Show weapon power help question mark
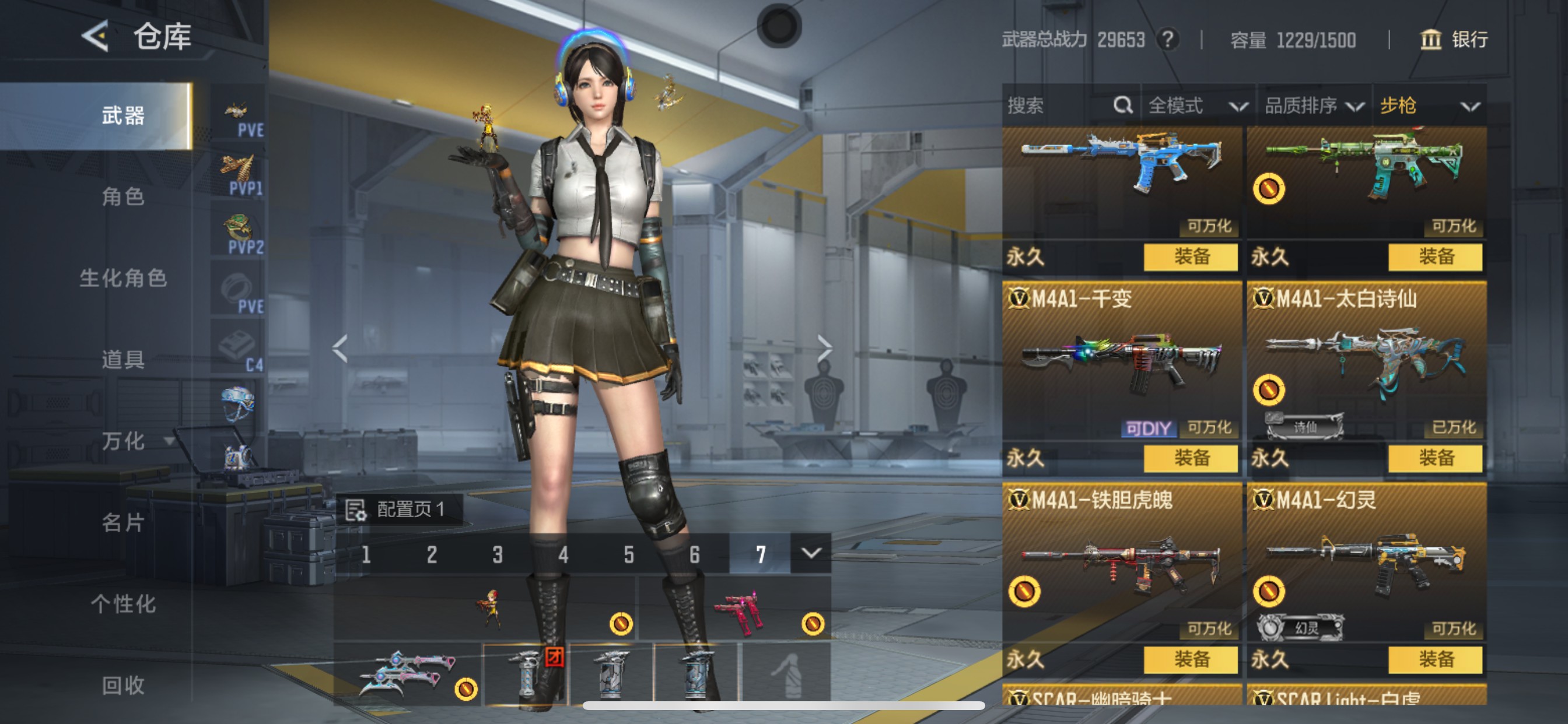Image resolution: width=1568 pixels, height=724 pixels. (x=1167, y=40)
